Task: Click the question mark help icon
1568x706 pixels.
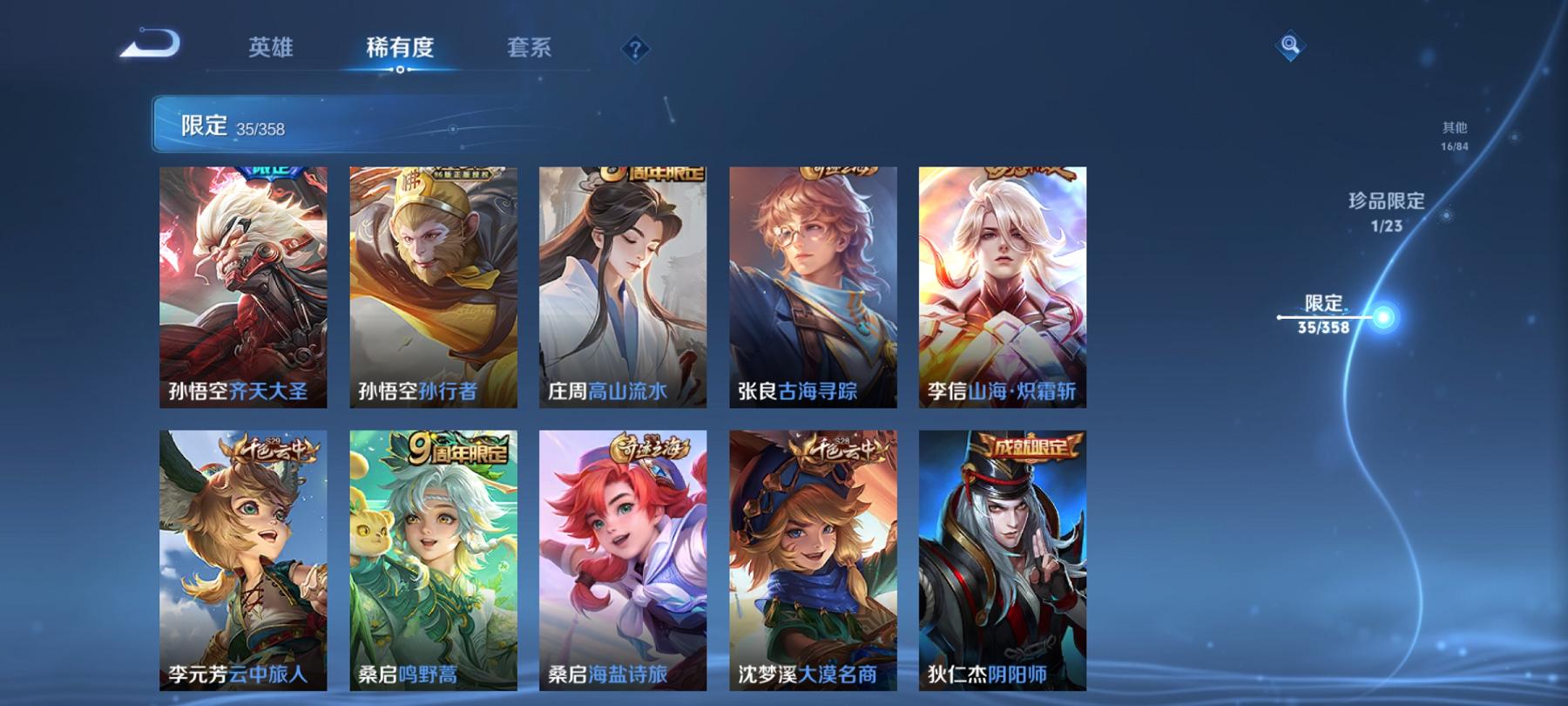Action: tap(635, 50)
